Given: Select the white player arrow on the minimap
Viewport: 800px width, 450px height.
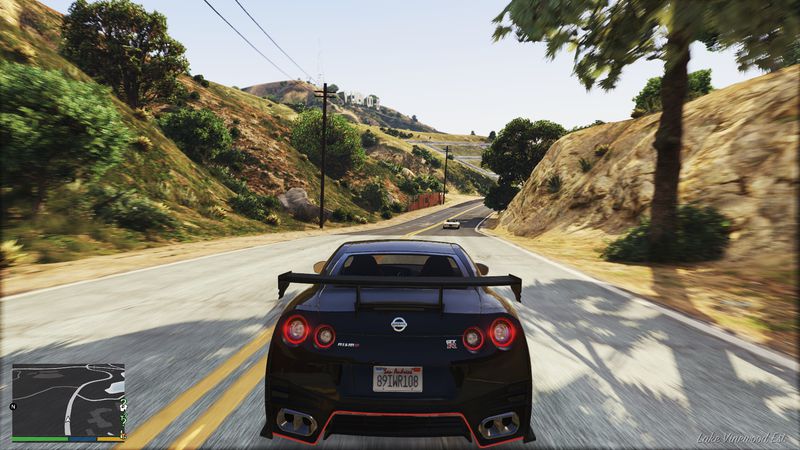Looking at the screenshot, I should (69, 419).
